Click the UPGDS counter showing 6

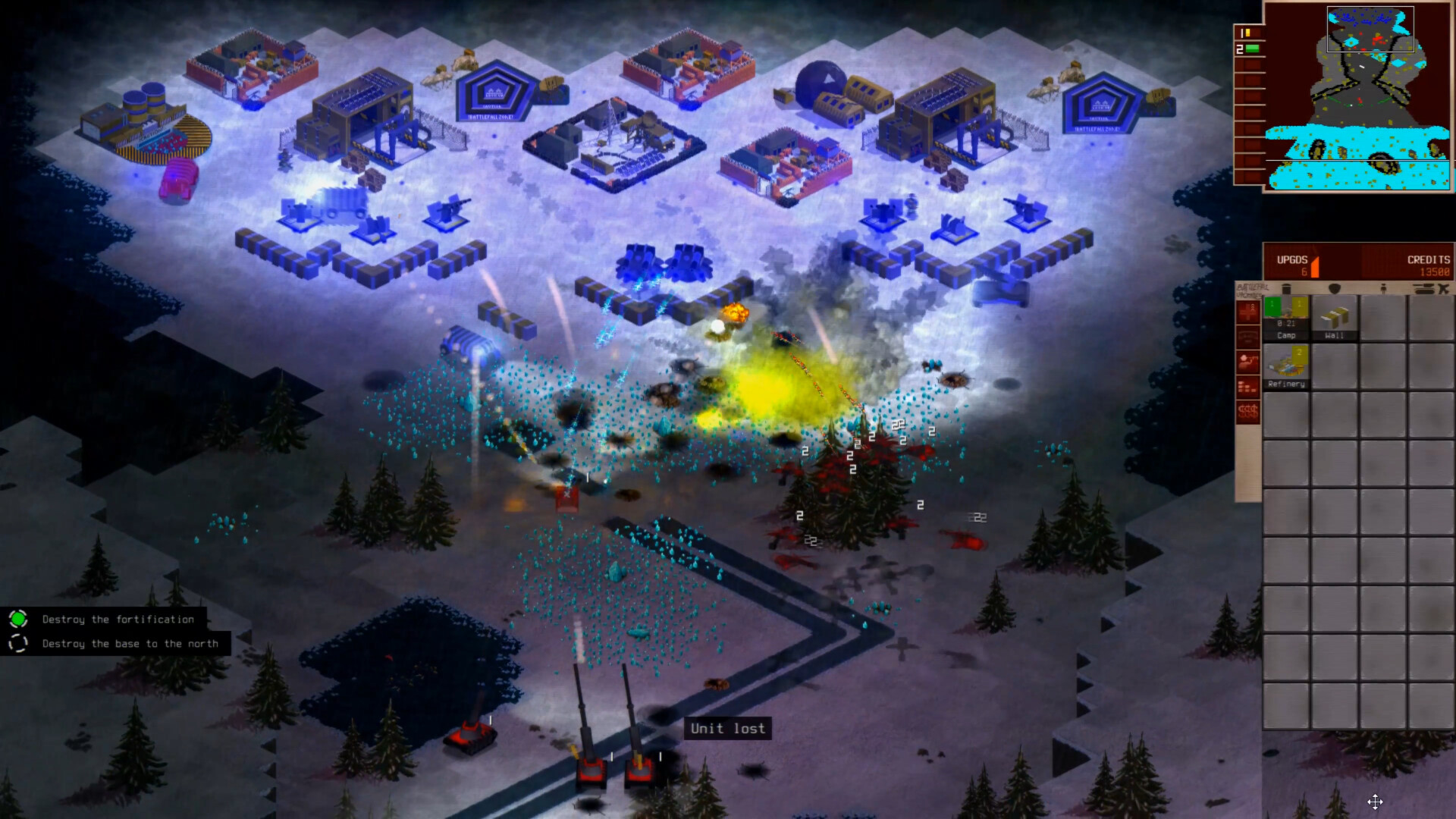tap(1303, 270)
